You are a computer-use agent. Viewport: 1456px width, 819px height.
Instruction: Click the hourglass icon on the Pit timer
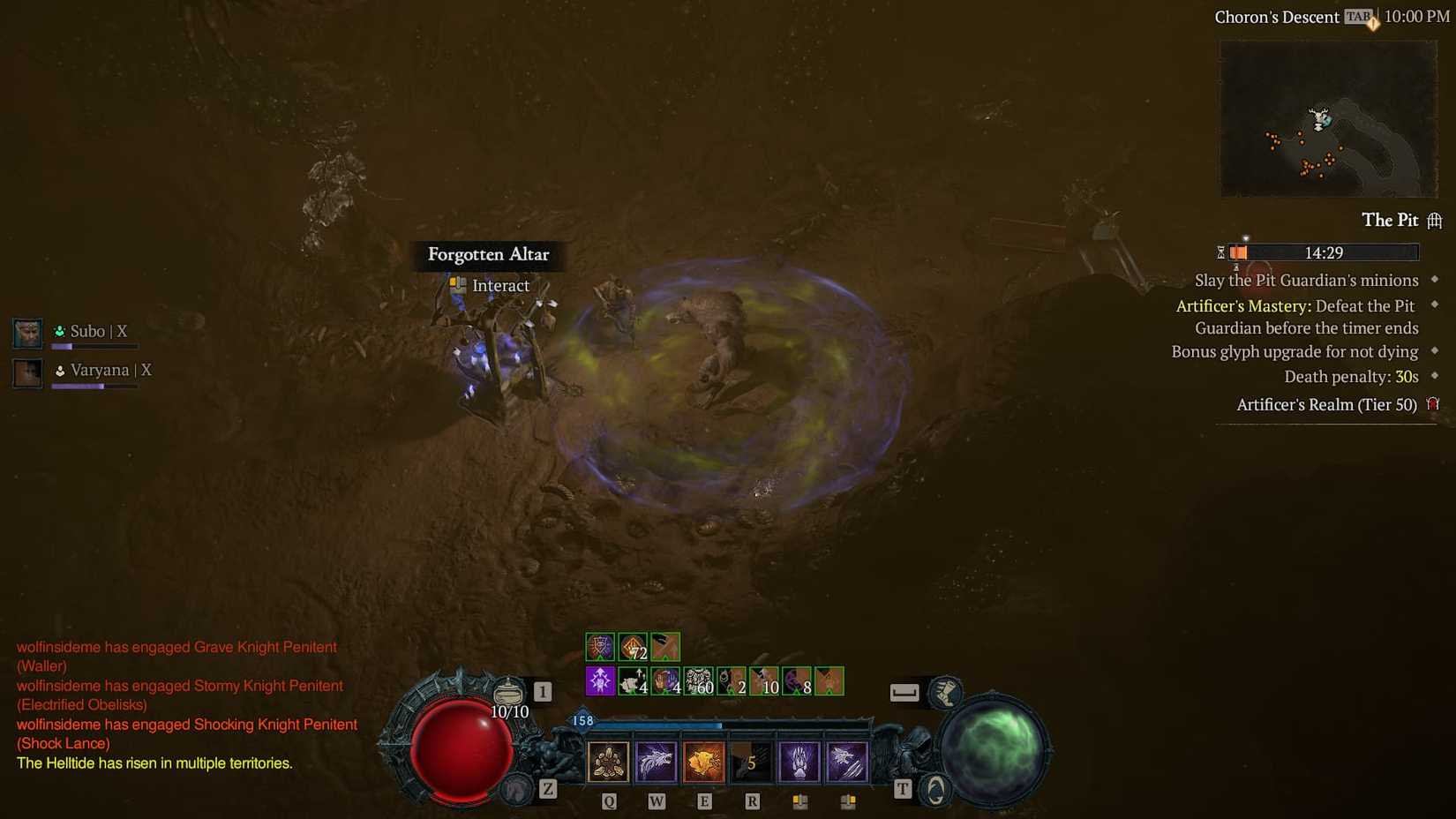coord(1220,252)
